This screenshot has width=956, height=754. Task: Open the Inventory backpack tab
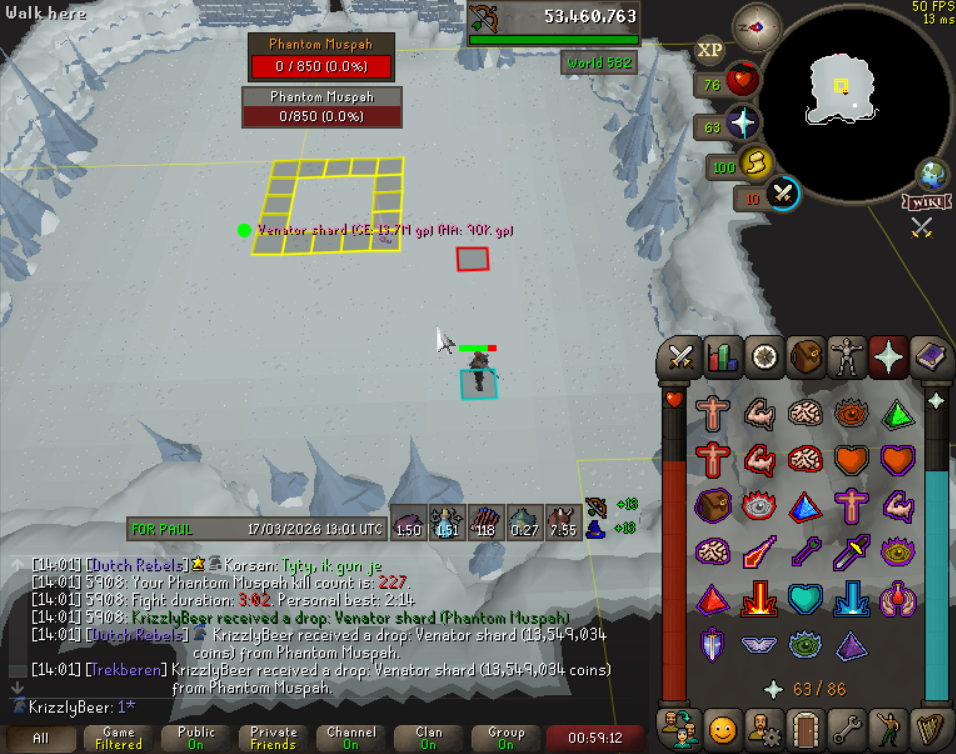coord(805,356)
